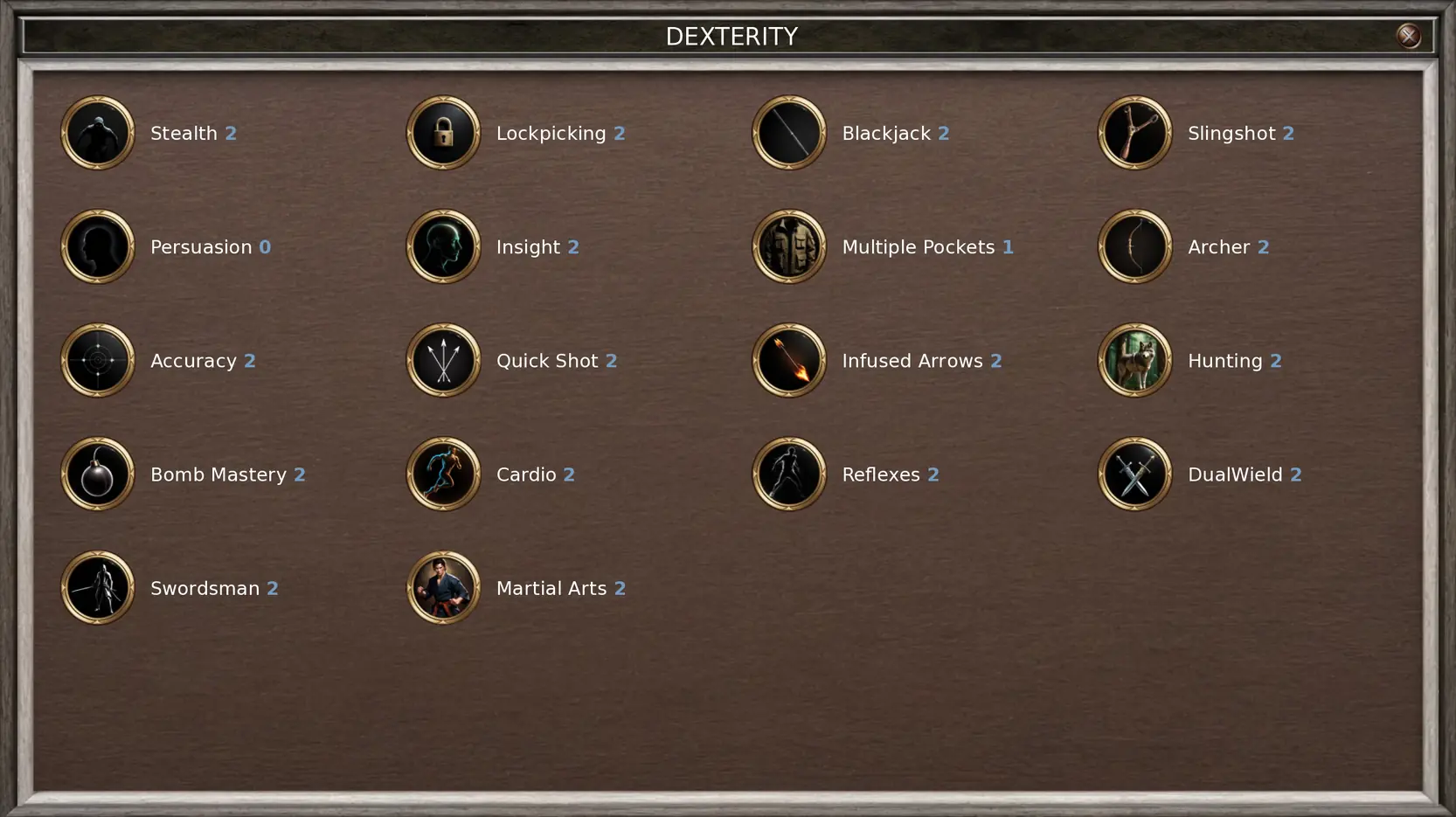The image size is (1456, 817).
Task: Select the Cardio running skill
Action: [443, 474]
